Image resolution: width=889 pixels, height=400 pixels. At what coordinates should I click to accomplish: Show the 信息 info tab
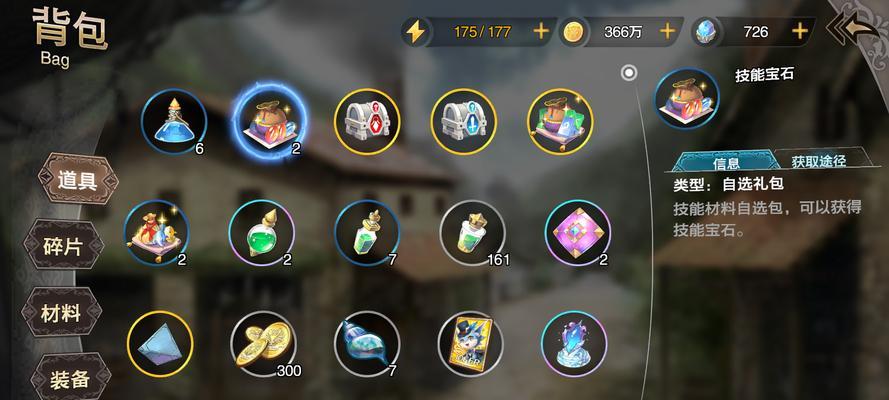click(726, 162)
